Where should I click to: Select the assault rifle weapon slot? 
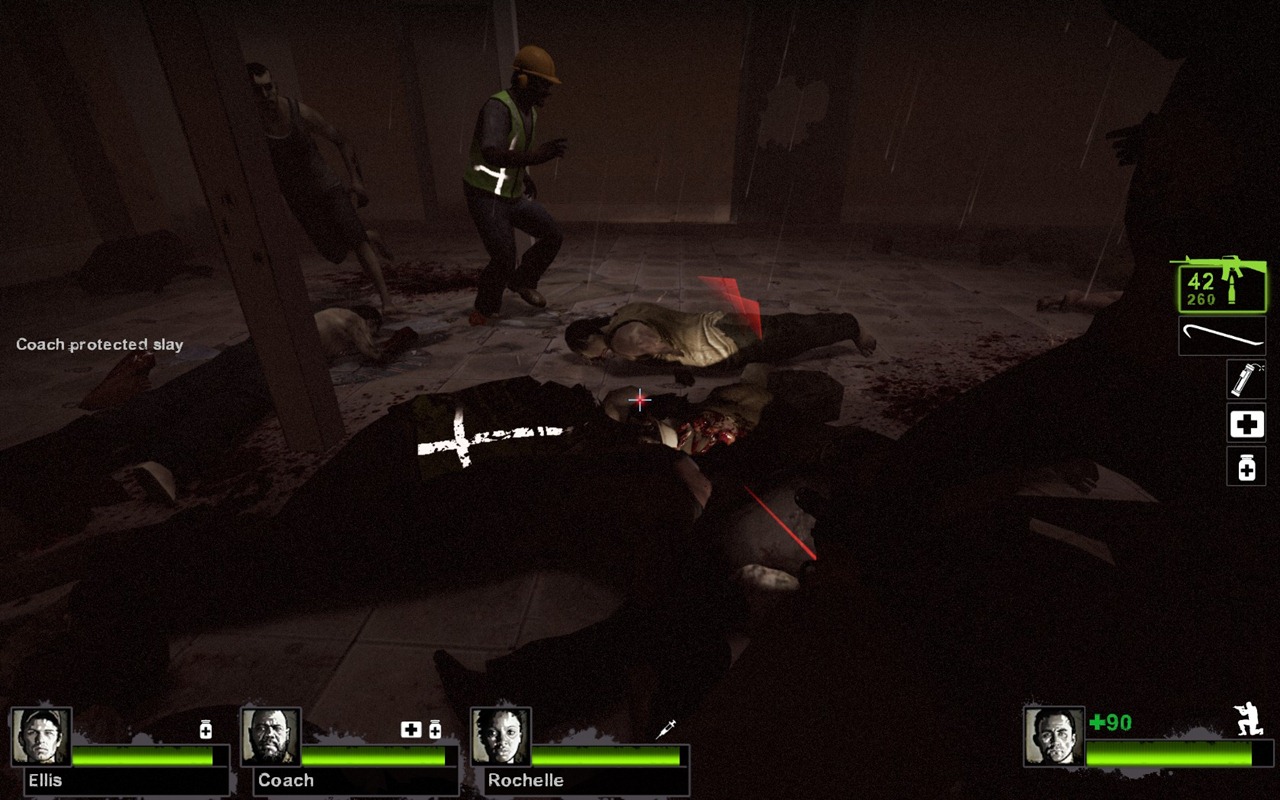click(1218, 284)
